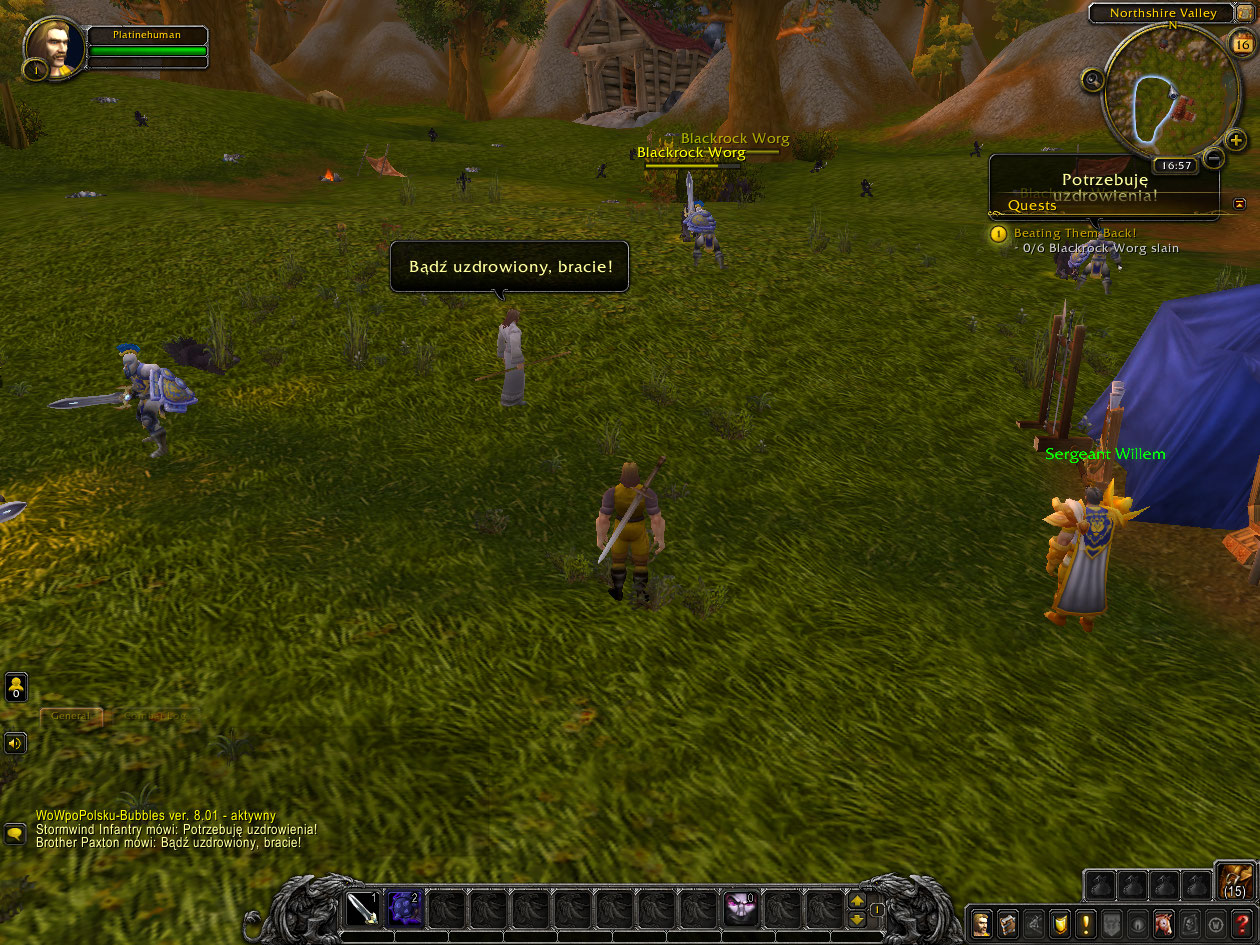Viewport: 1260px width, 945px height.
Task: Toggle the minimap tracking magnifier button
Action: [x=1092, y=79]
